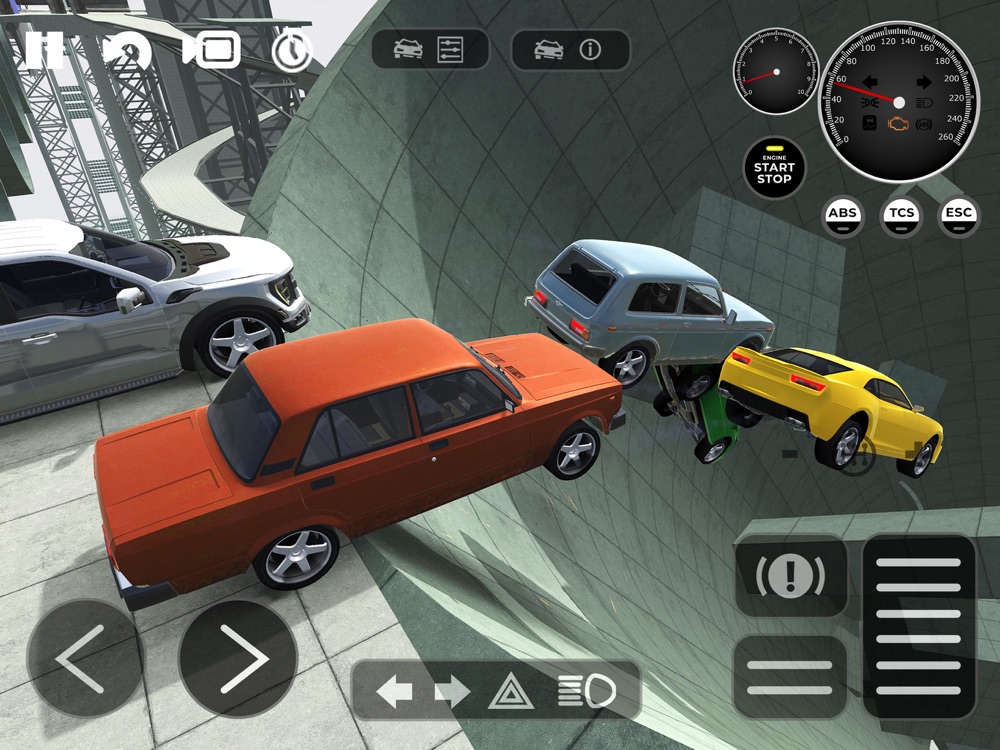Viewport: 1000px width, 750px height.
Task: Tap the brake pedal
Action: coord(790,677)
